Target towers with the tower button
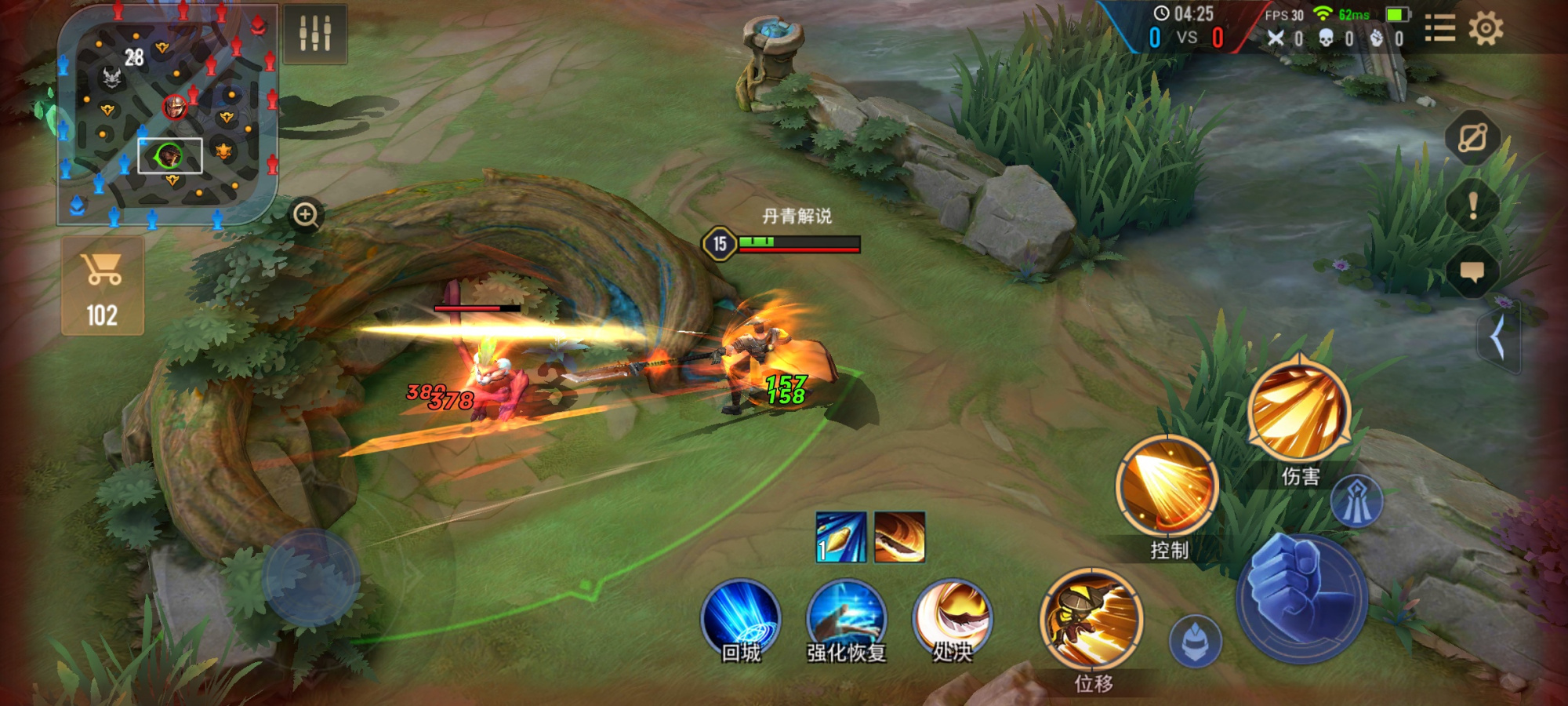Viewport: 1568px width, 706px height. coord(1356,502)
